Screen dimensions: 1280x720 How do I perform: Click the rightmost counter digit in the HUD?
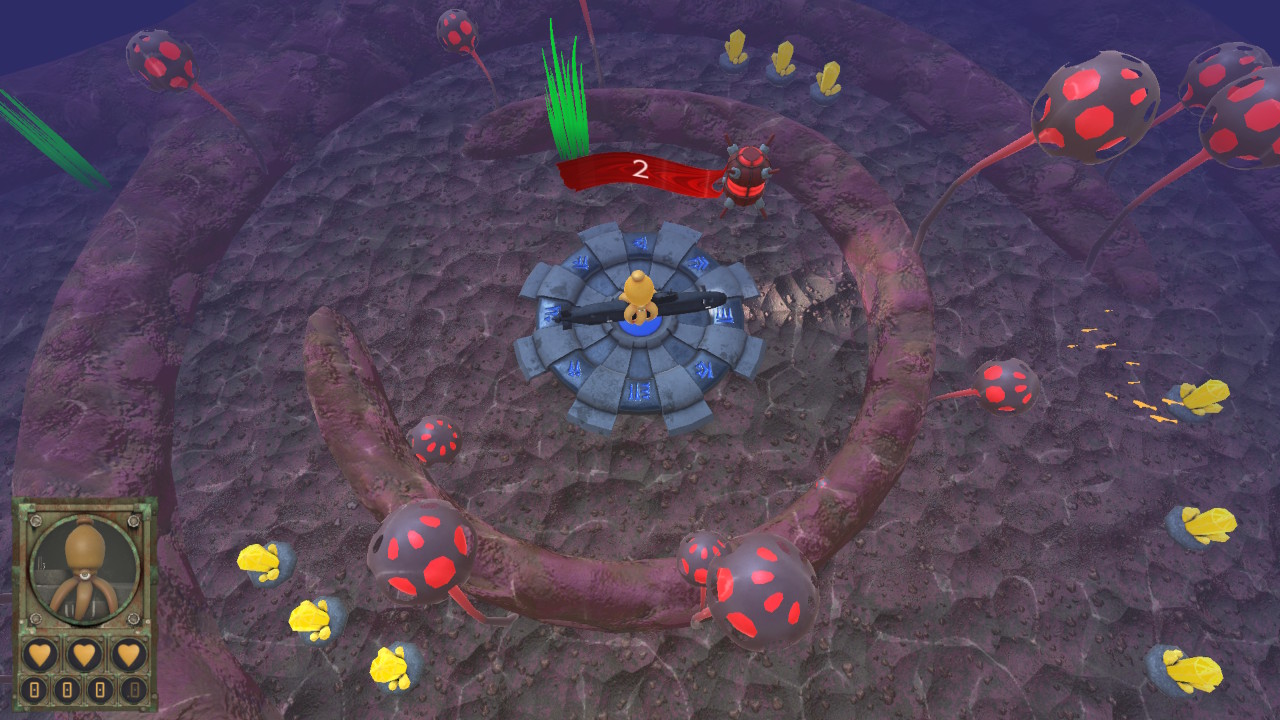pyautogui.click(x=133, y=689)
